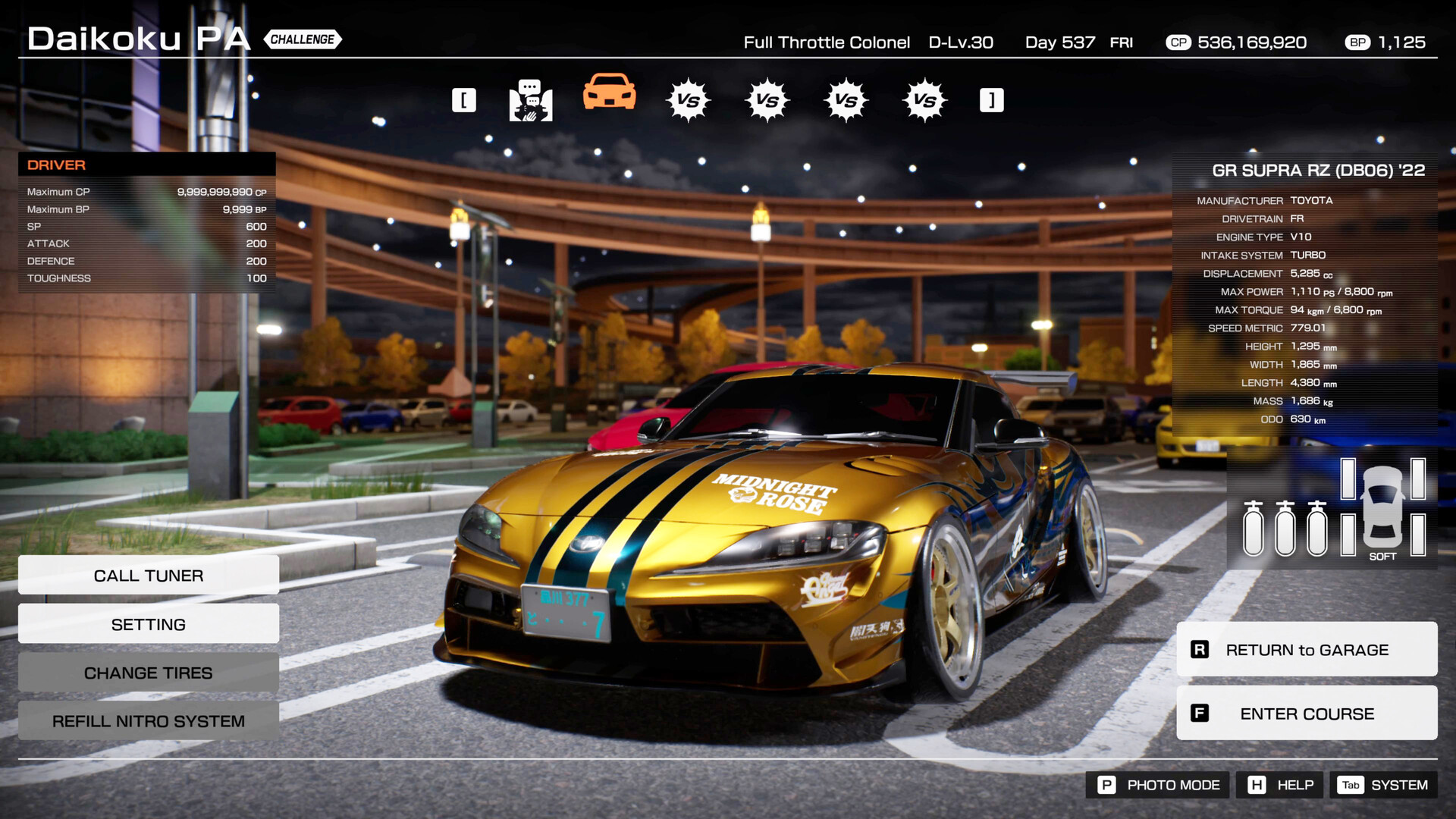
Task: Open PHOTO MODE from the bottom bar
Action: point(1156,785)
